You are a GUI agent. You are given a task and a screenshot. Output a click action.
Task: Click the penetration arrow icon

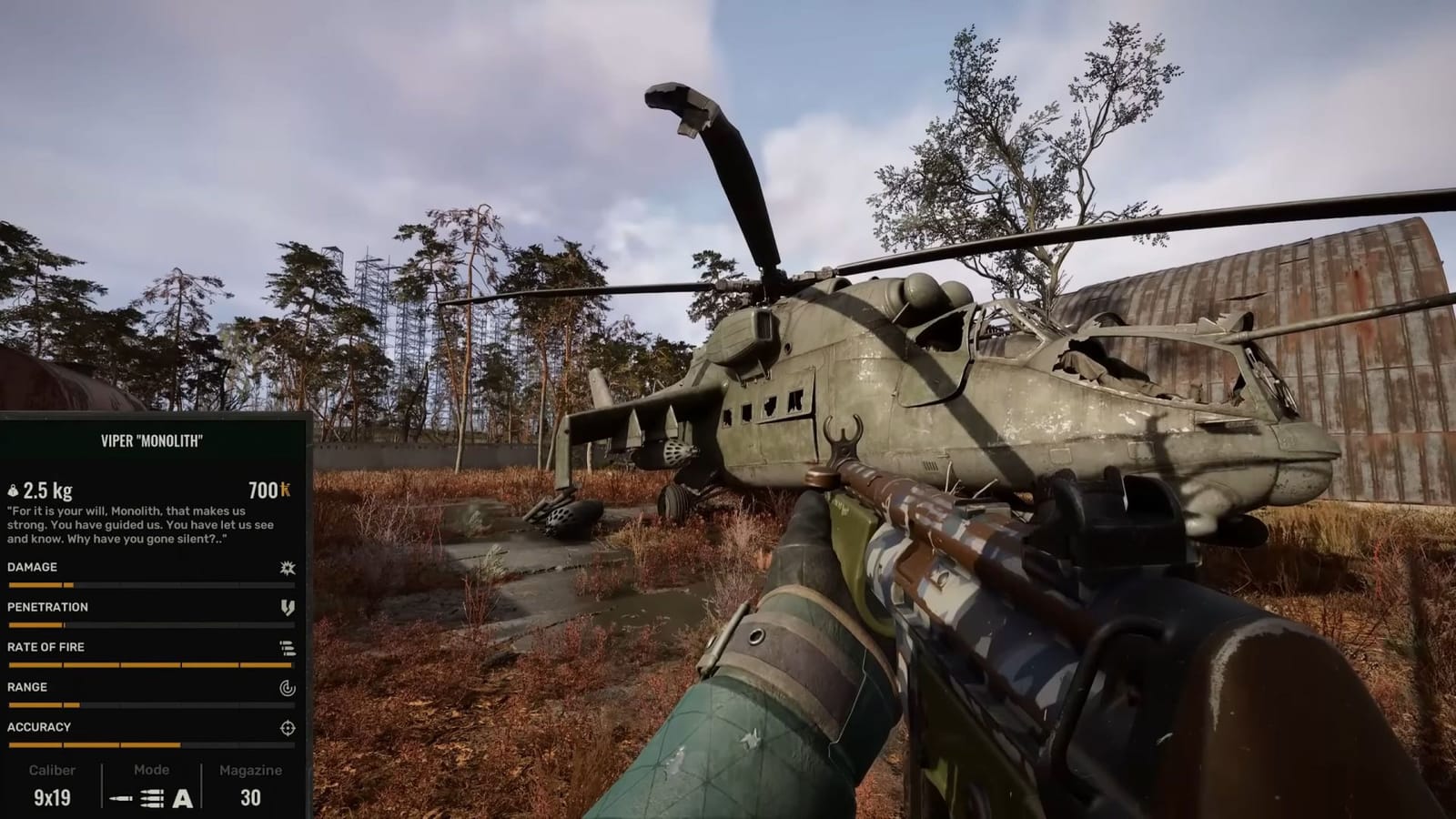(x=288, y=607)
